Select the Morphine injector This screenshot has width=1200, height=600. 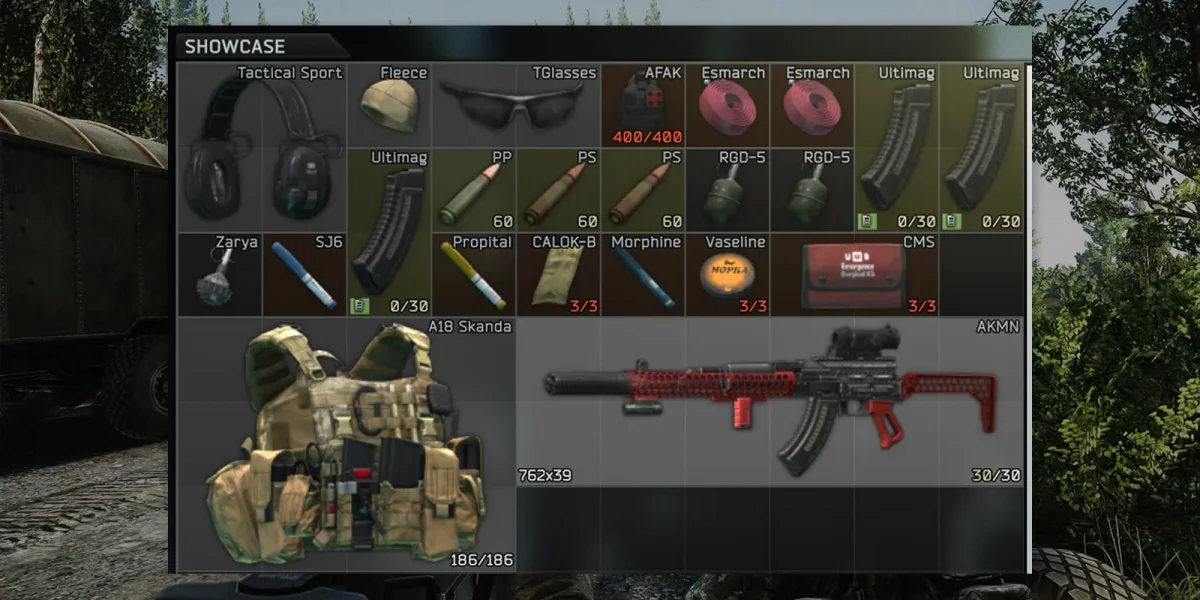coord(642,276)
